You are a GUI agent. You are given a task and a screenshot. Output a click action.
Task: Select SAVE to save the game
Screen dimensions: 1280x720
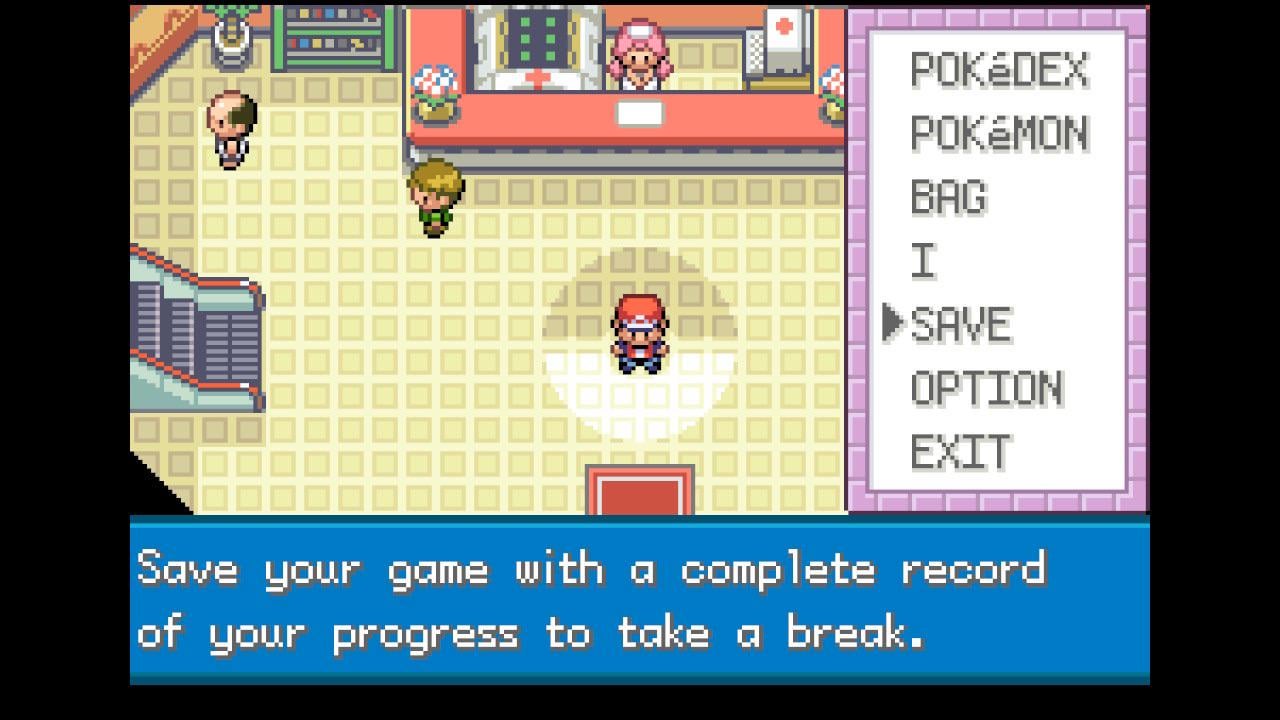click(x=961, y=325)
